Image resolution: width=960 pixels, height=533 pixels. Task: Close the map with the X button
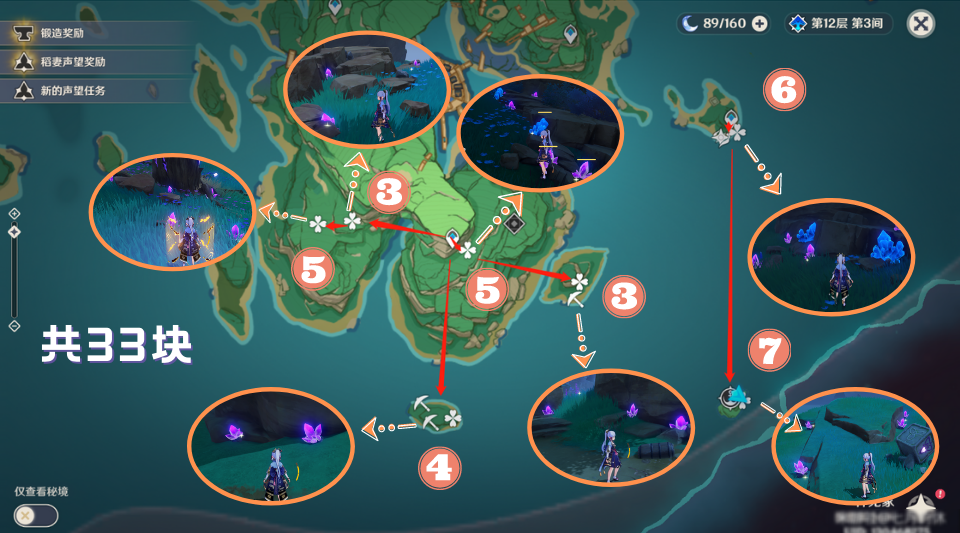[921, 23]
